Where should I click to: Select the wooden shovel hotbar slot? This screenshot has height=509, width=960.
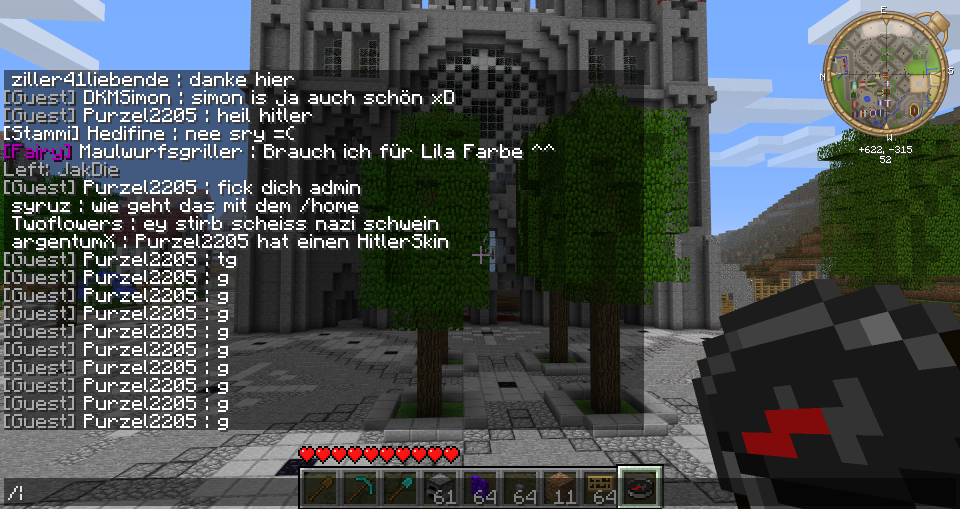pyautogui.click(x=320, y=488)
